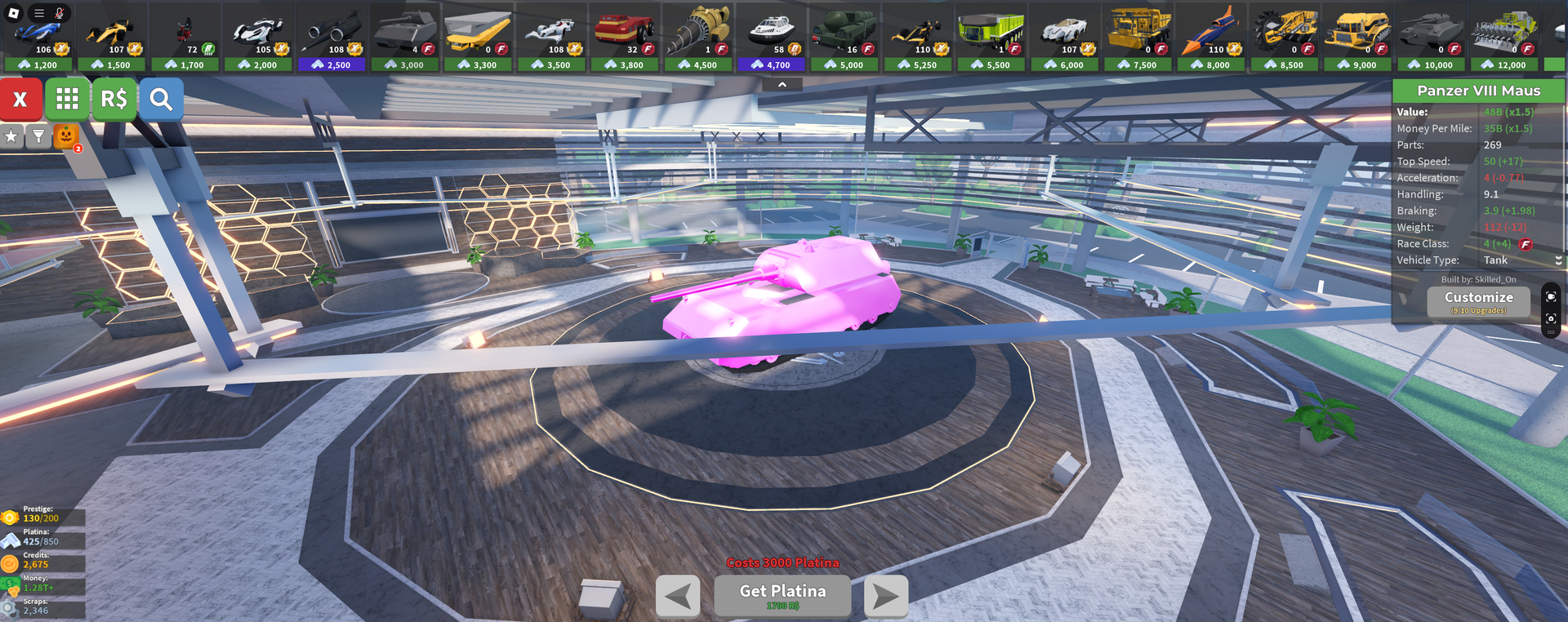Click the Get Platina button
Image resolution: width=1568 pixels, height=622 pixels.
782,595
